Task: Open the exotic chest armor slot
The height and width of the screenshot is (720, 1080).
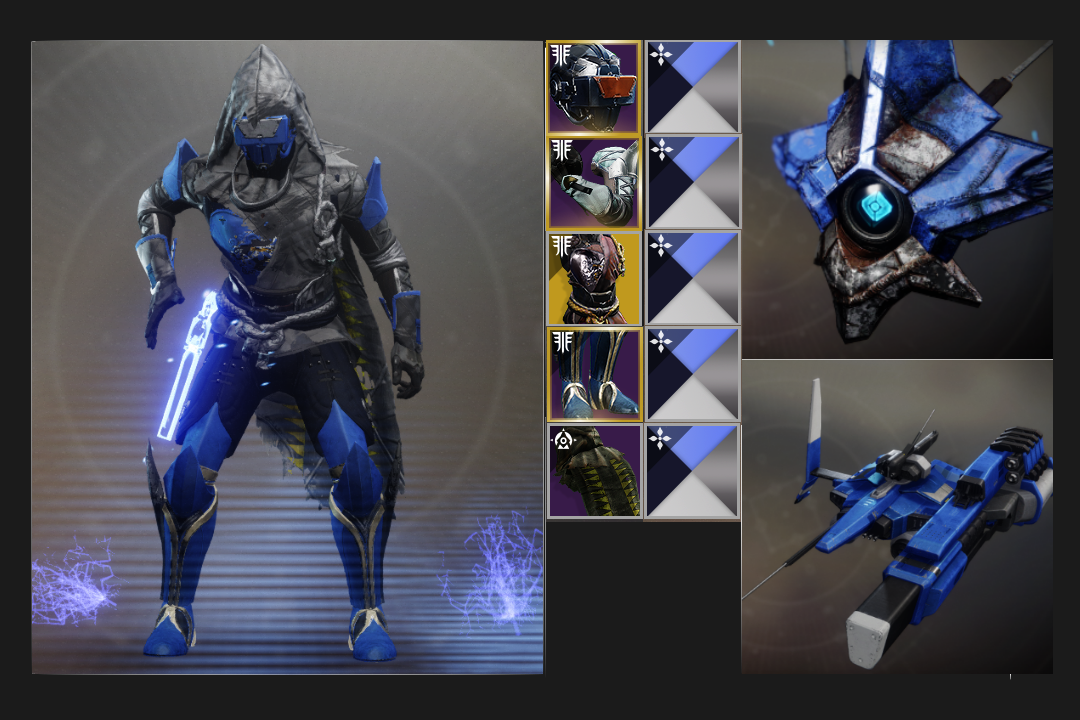Action: coord(594,279)
